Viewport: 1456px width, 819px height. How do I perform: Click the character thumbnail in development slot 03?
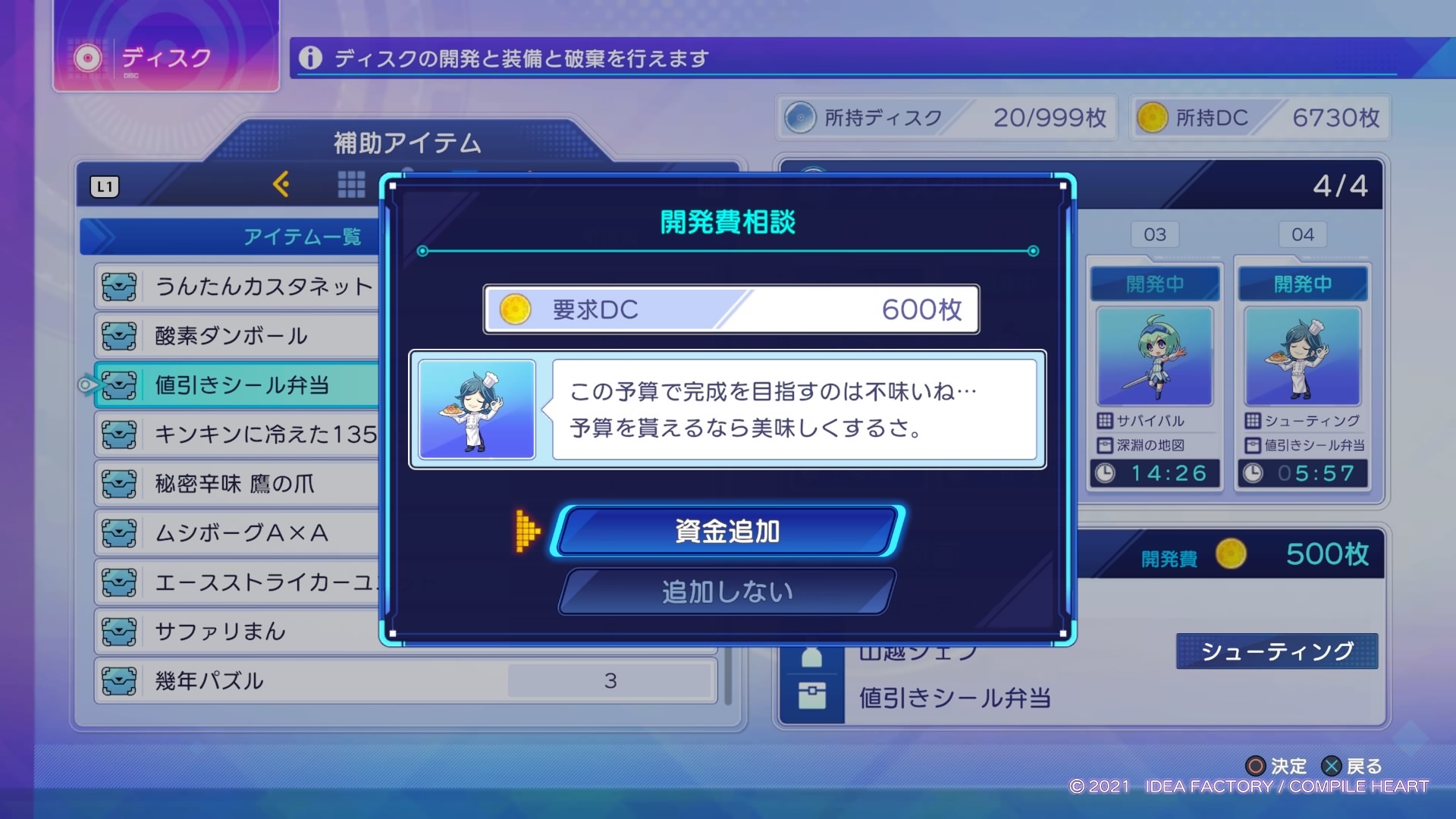tap(1154, 356)
